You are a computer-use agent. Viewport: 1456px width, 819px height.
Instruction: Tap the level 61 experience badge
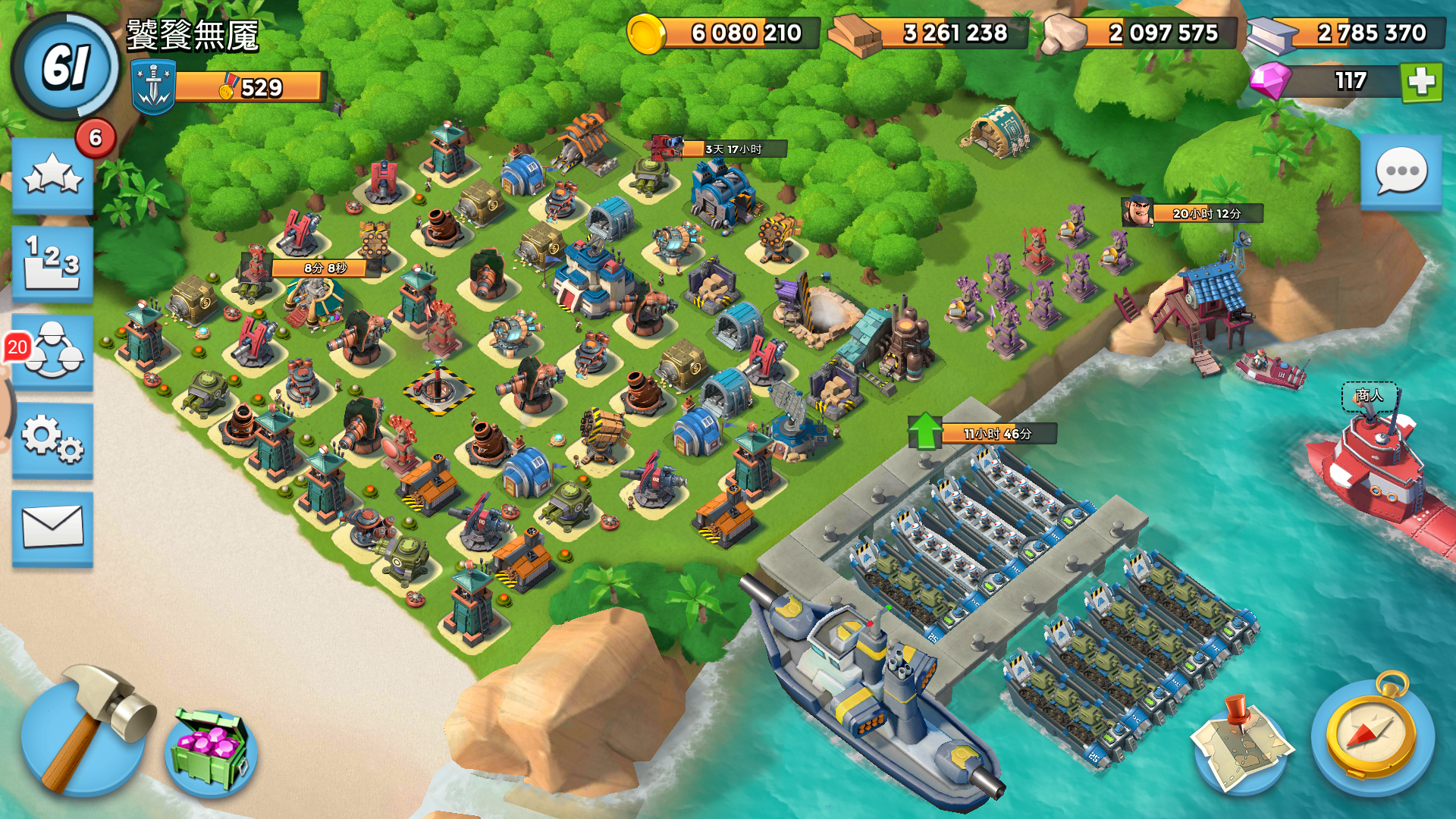click(x=66, y=67)
